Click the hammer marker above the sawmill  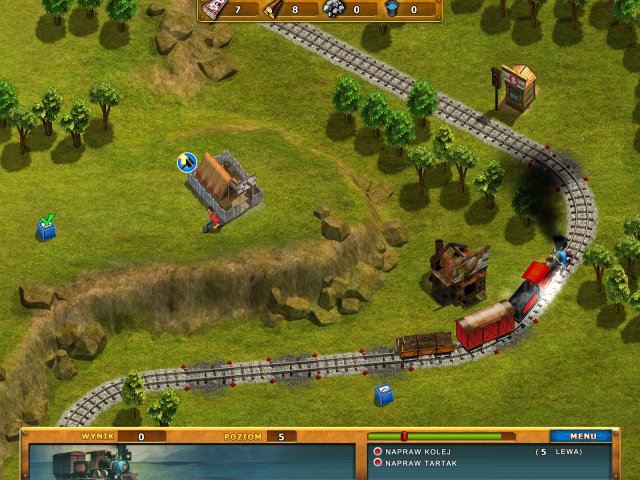pos(186,162)
